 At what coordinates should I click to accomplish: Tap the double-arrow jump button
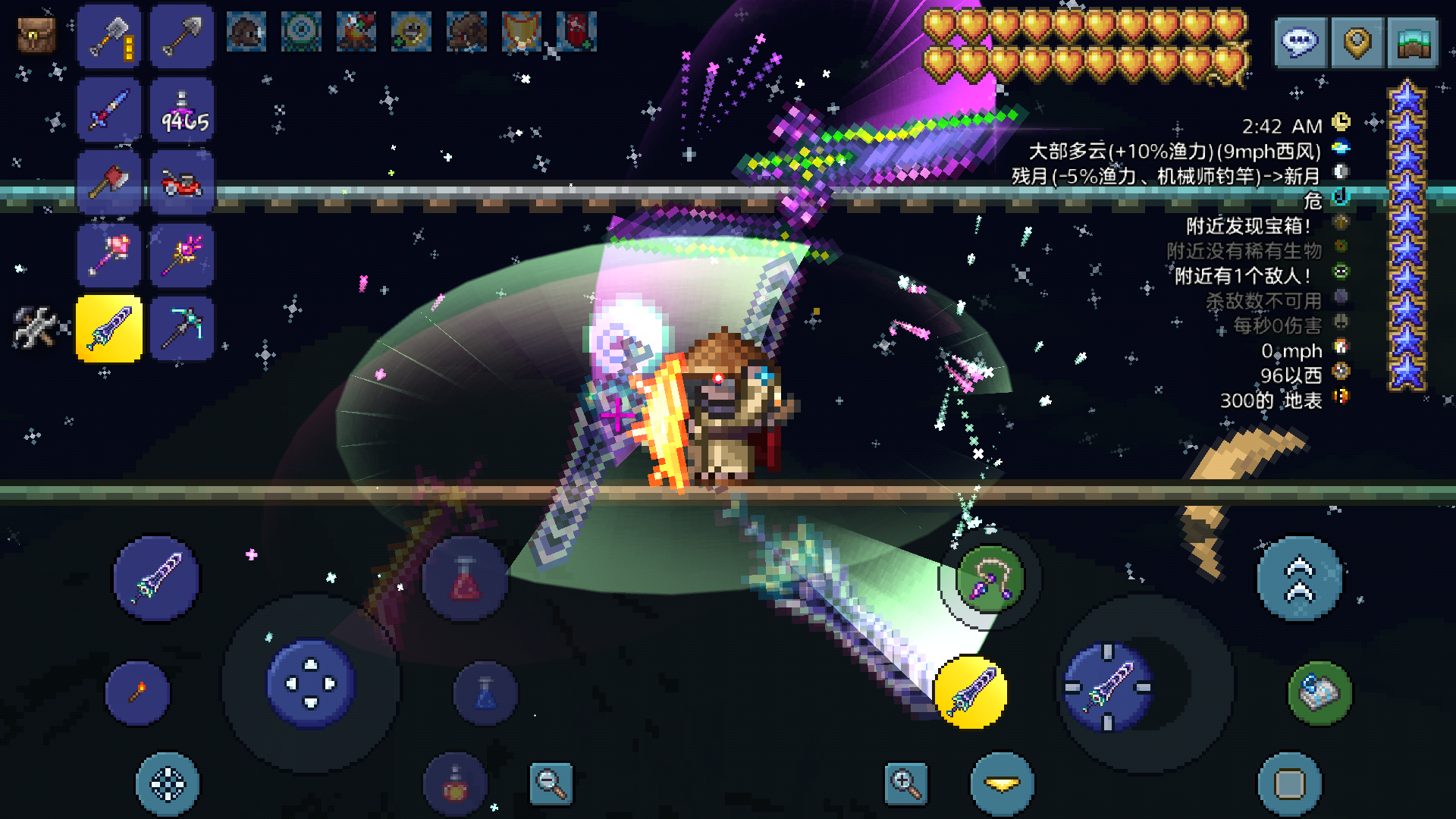click(x=1299, y=579)
